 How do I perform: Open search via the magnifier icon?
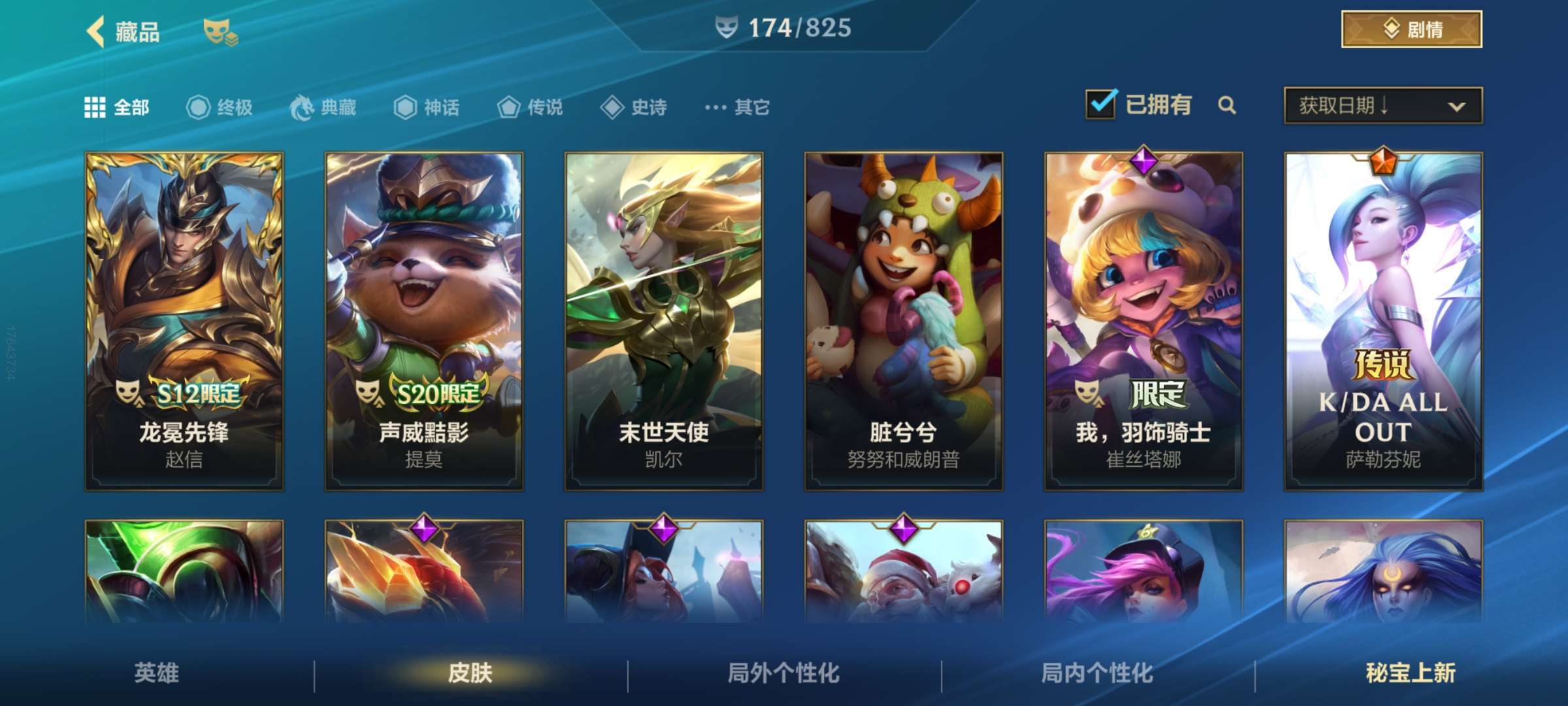click(x=1228, y=105)
